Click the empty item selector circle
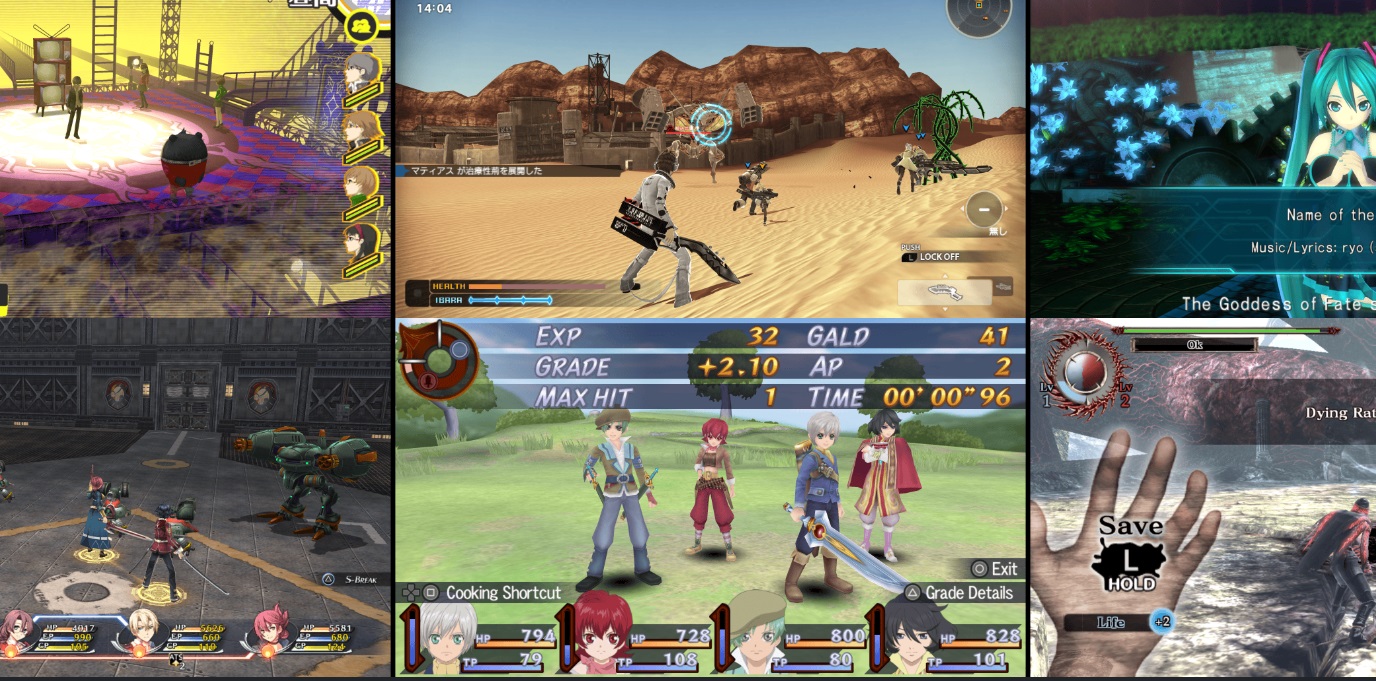The image size is (1376, 681). [984, 211]
